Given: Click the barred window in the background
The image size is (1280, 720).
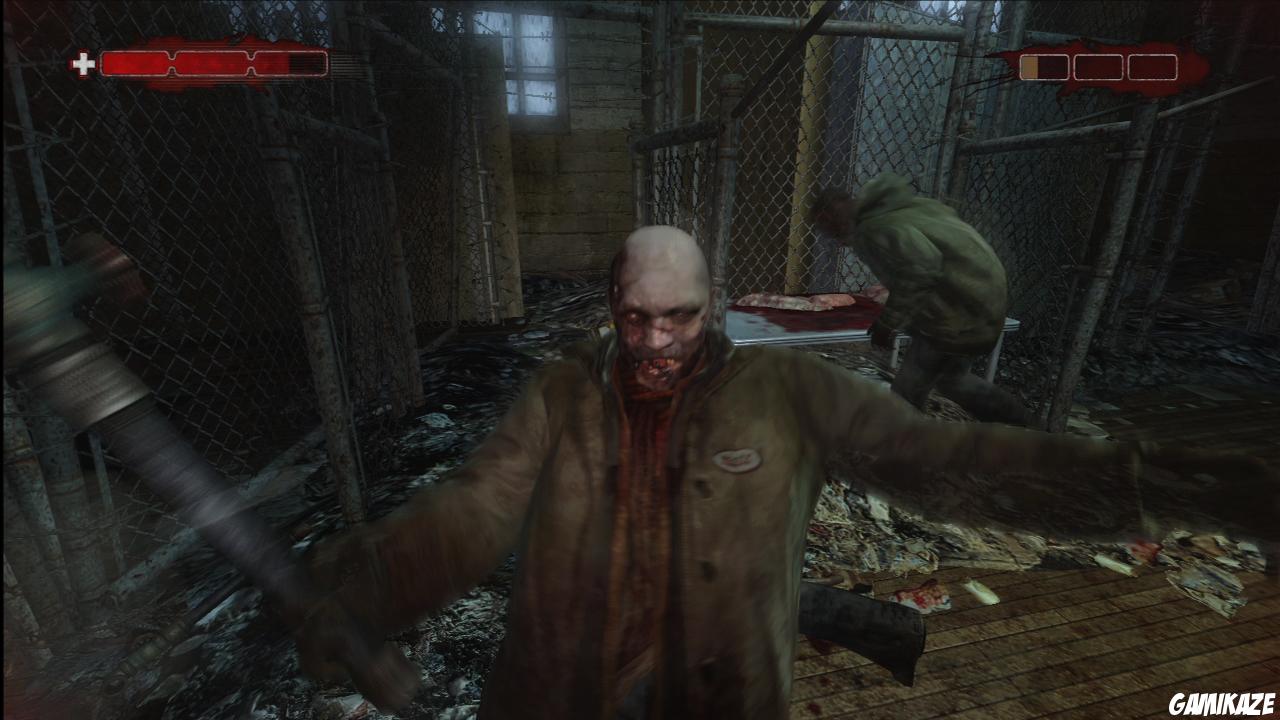Looking at the screenshot, I should [x=532, y=62].
